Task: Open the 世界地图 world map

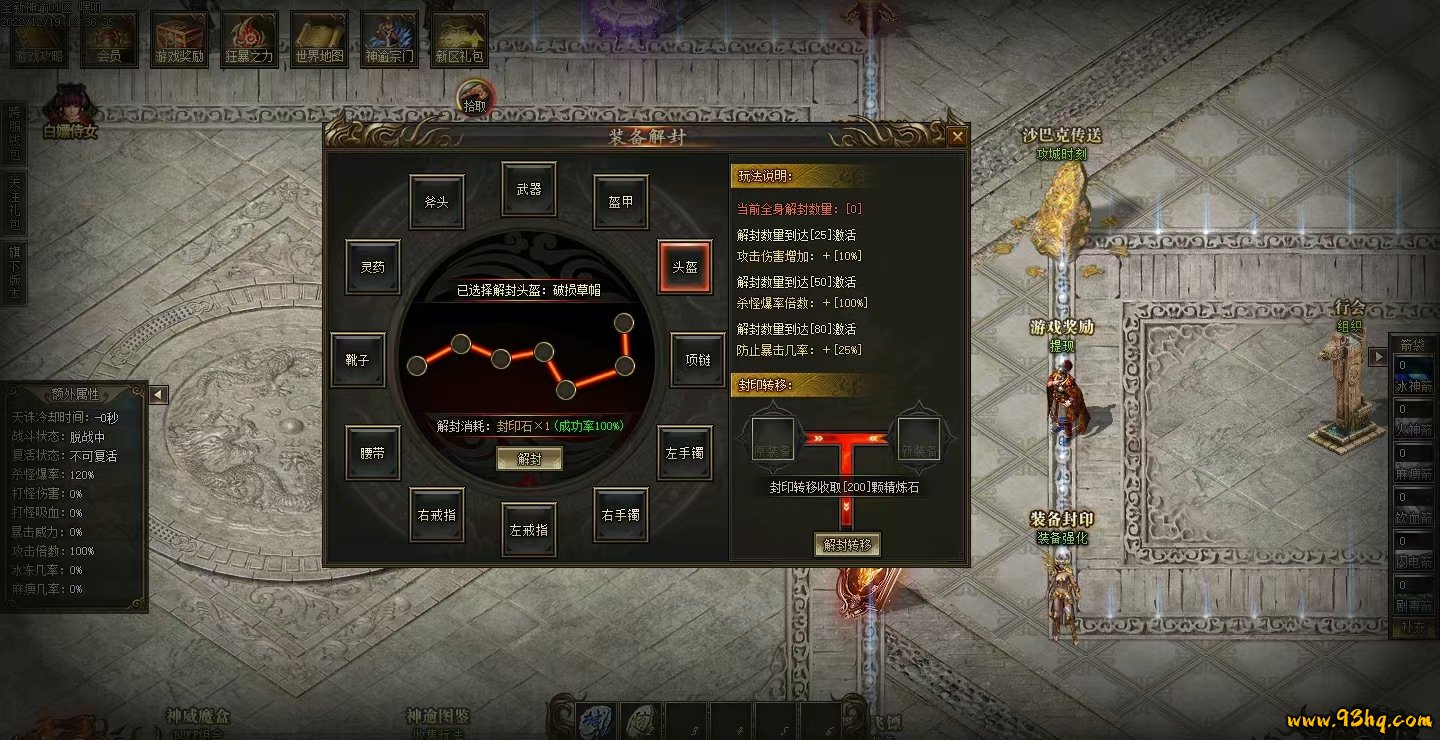Action: pyautogui.click(x=319, y=40)
